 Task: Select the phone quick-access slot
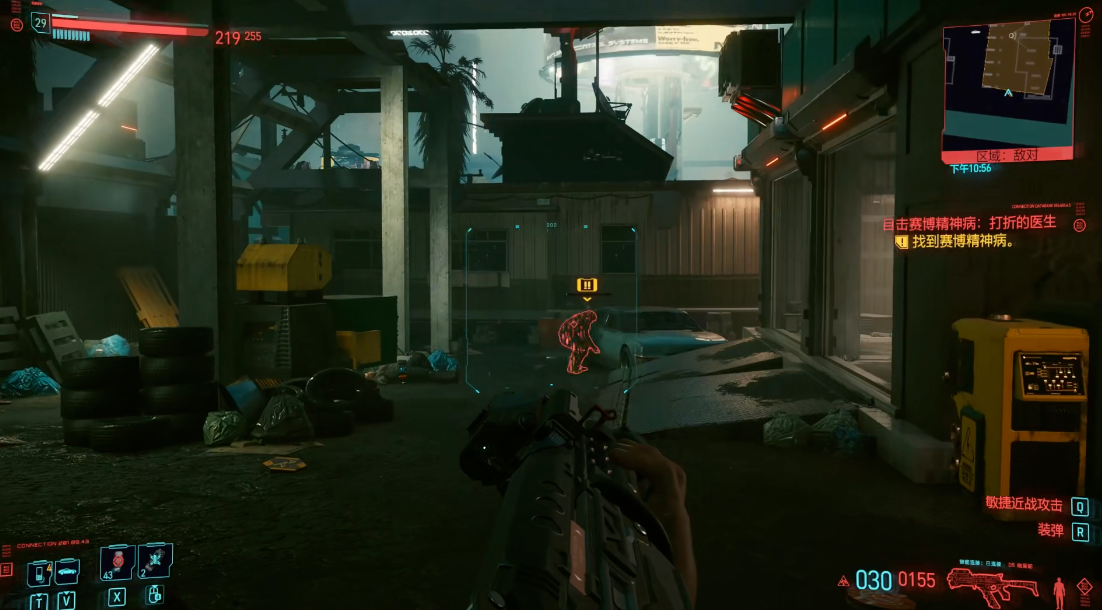click(38, 572)
